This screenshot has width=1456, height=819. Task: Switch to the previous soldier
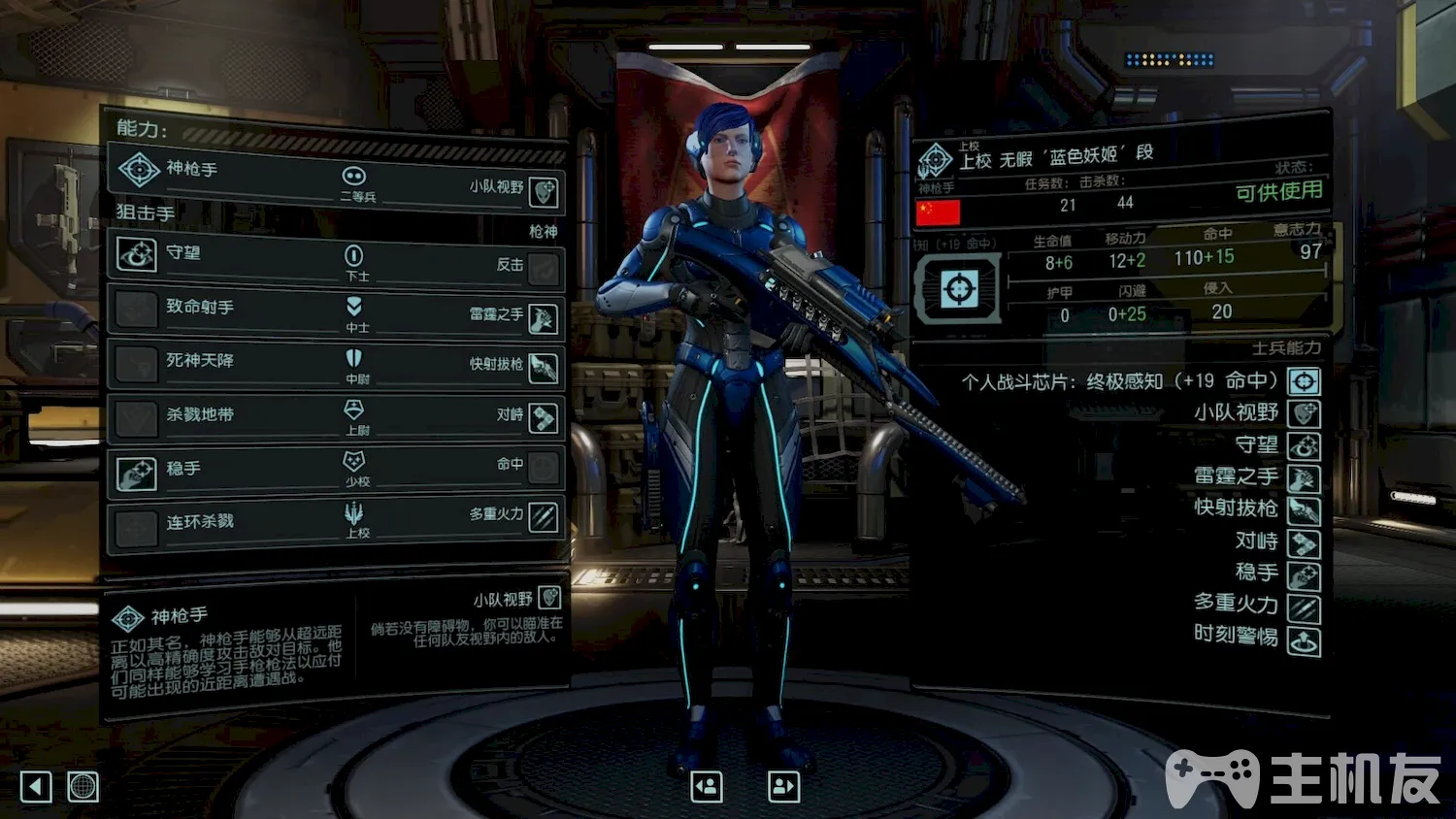[x=707, y=786]
